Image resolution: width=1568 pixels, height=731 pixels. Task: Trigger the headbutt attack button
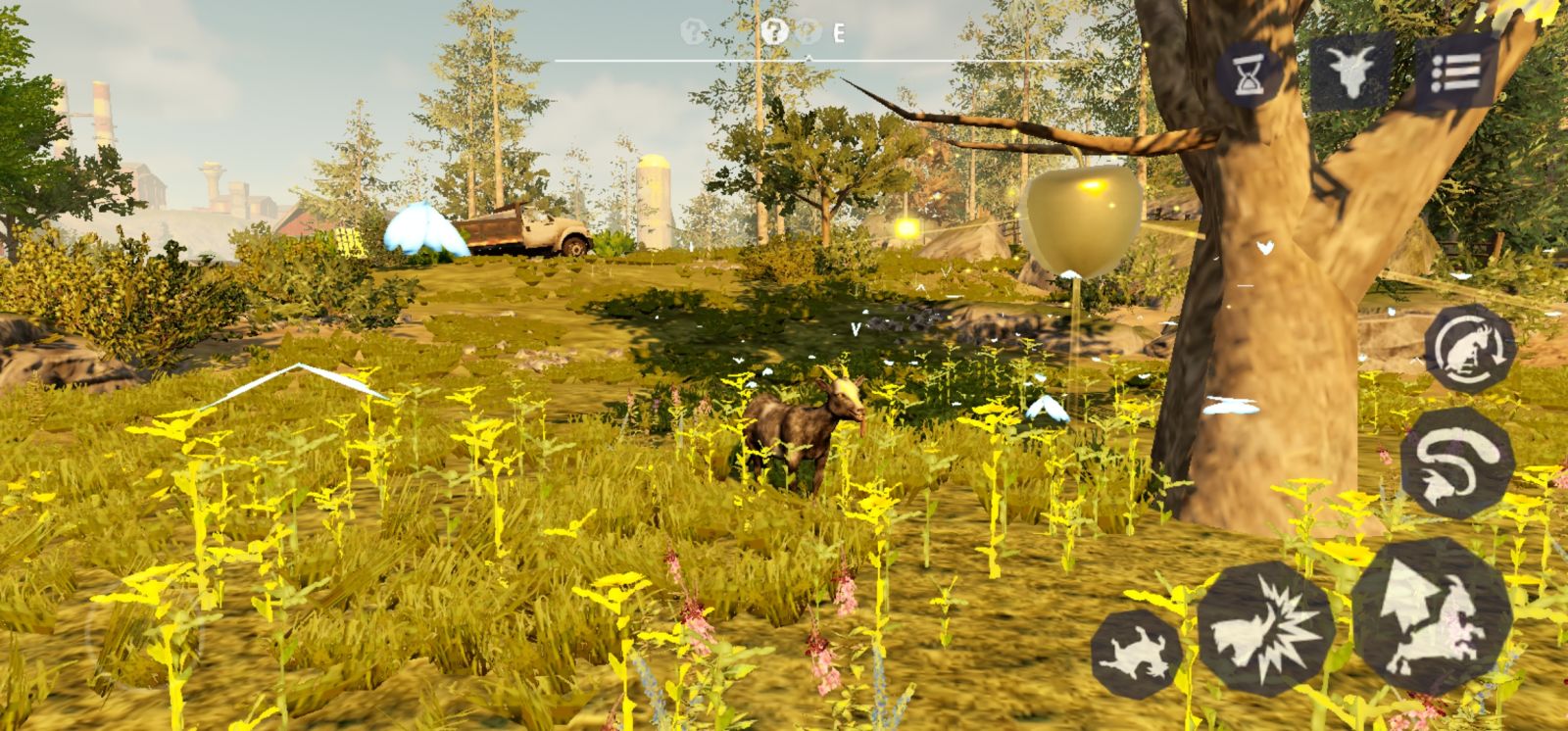pyautogui.click(x=1265, y=628)
